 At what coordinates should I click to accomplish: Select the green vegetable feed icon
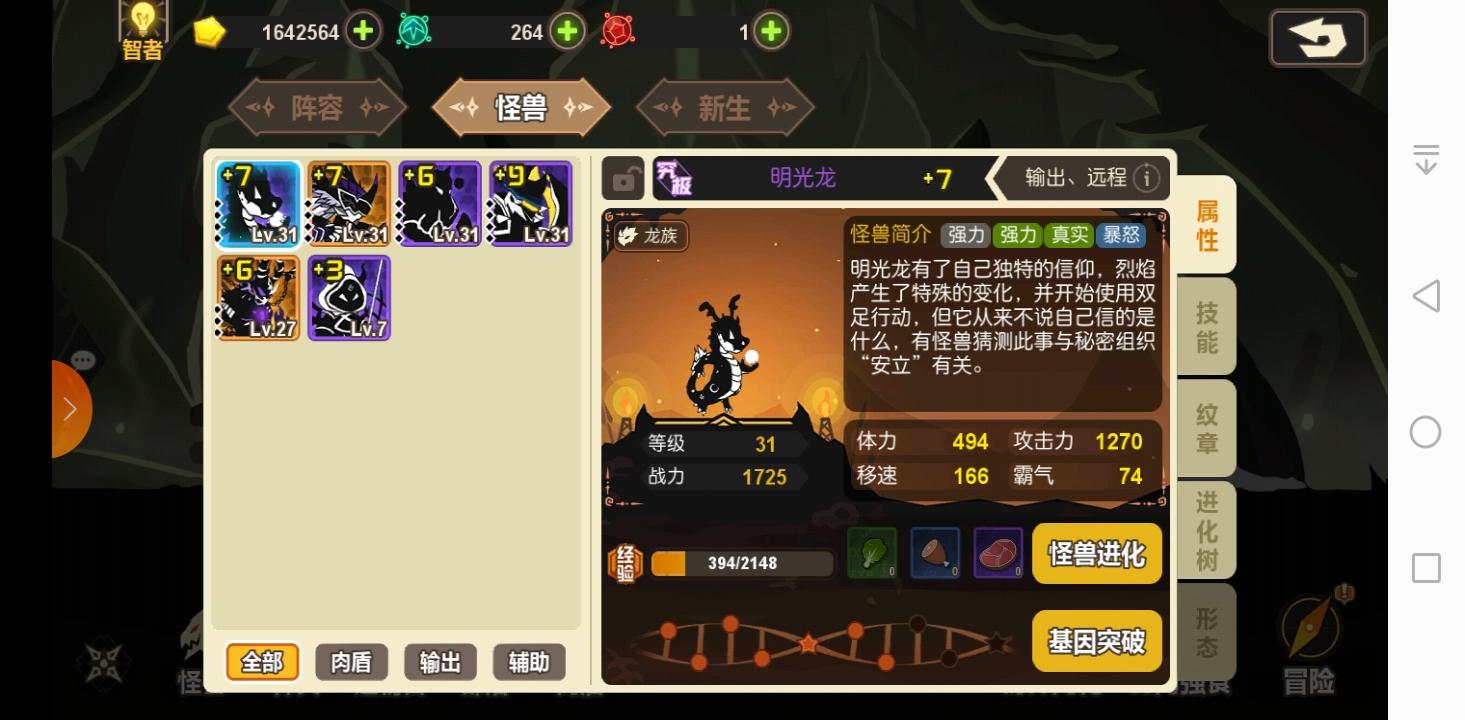[870, 554]
